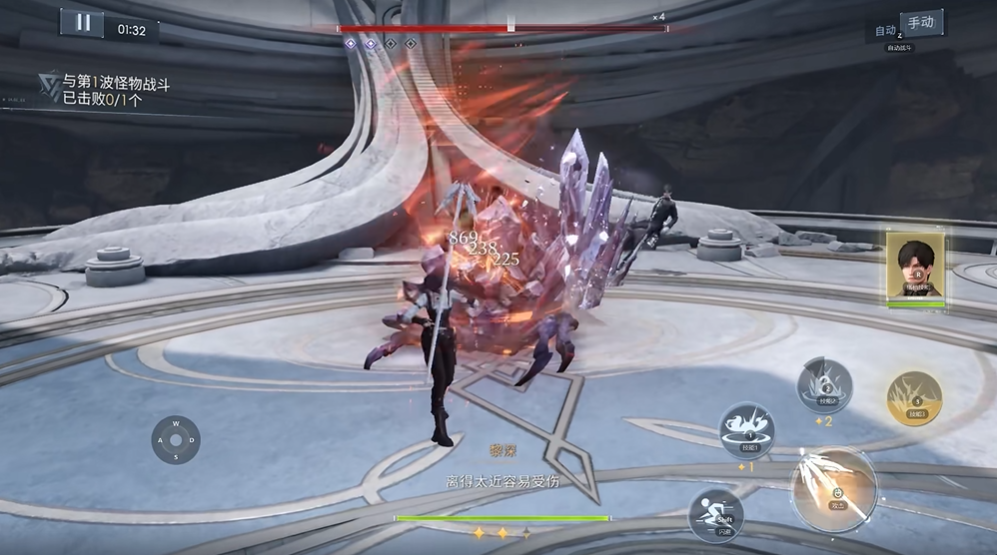Activate the 技能1 skill icon
This screenshot has height=555, width=997.
[x=746, y=429]
